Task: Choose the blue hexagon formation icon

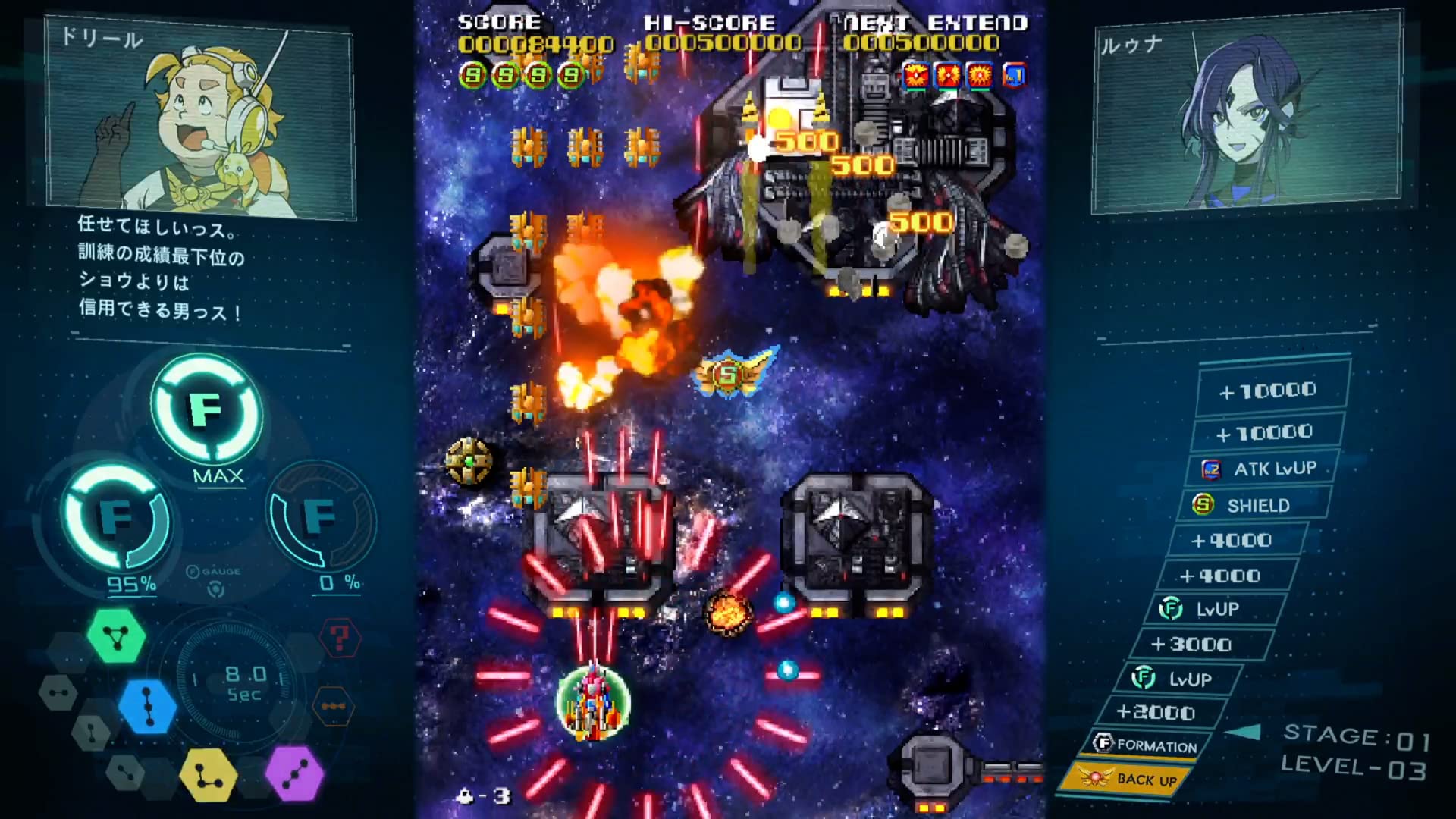Action: (148, 706)
